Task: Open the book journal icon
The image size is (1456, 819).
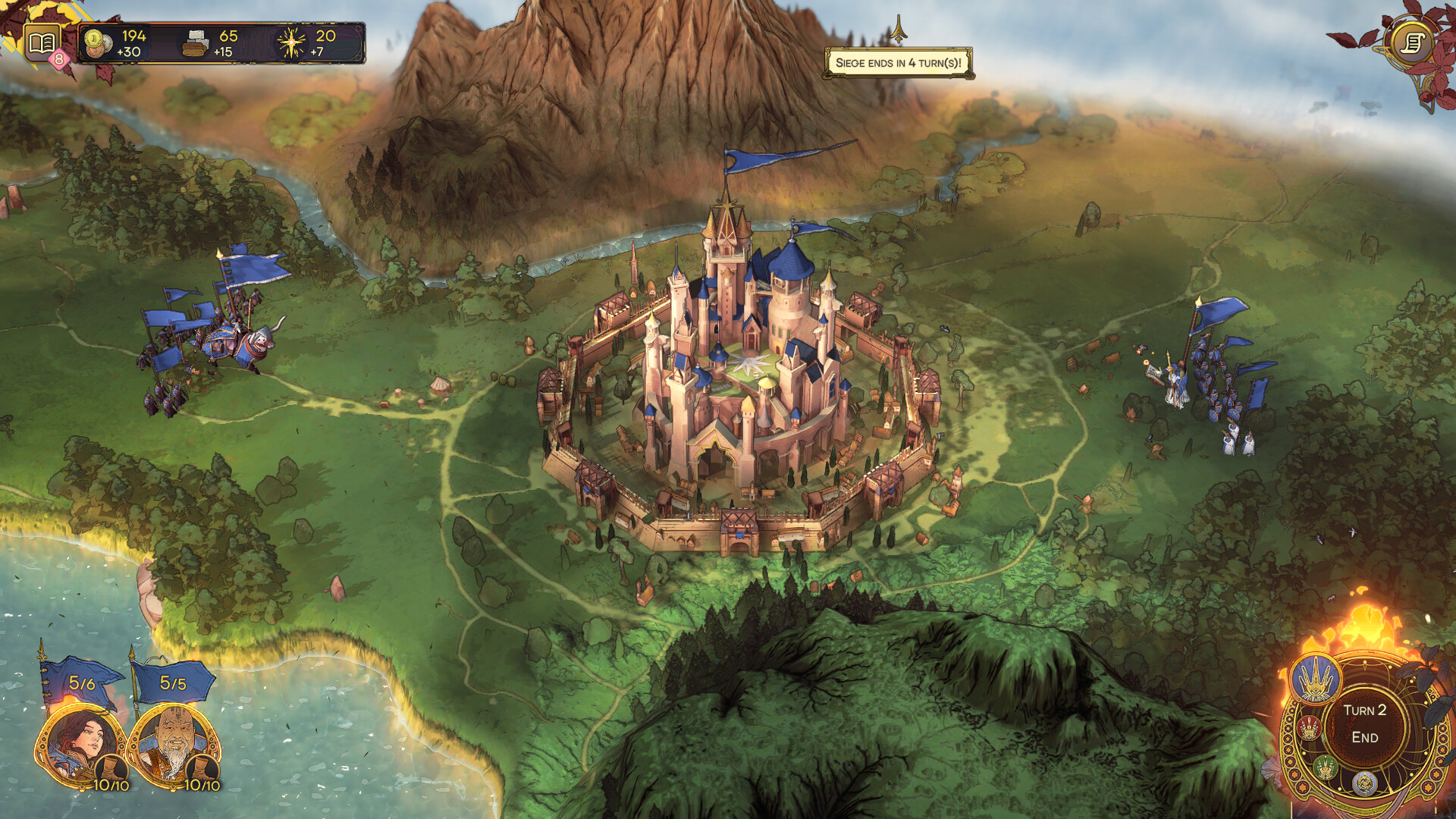Action: tap(42, 42)
